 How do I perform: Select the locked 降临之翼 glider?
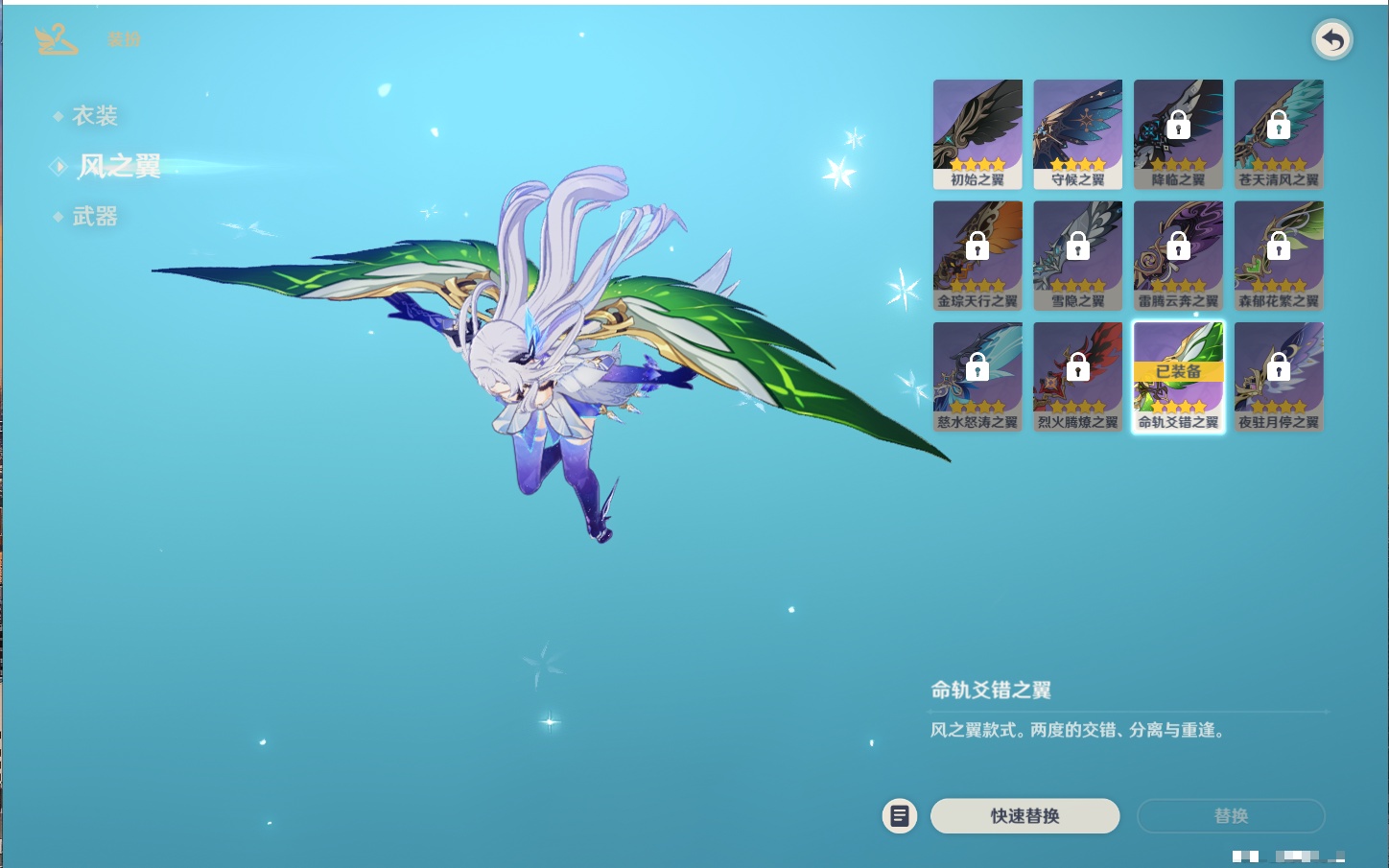click(1178, 134)
